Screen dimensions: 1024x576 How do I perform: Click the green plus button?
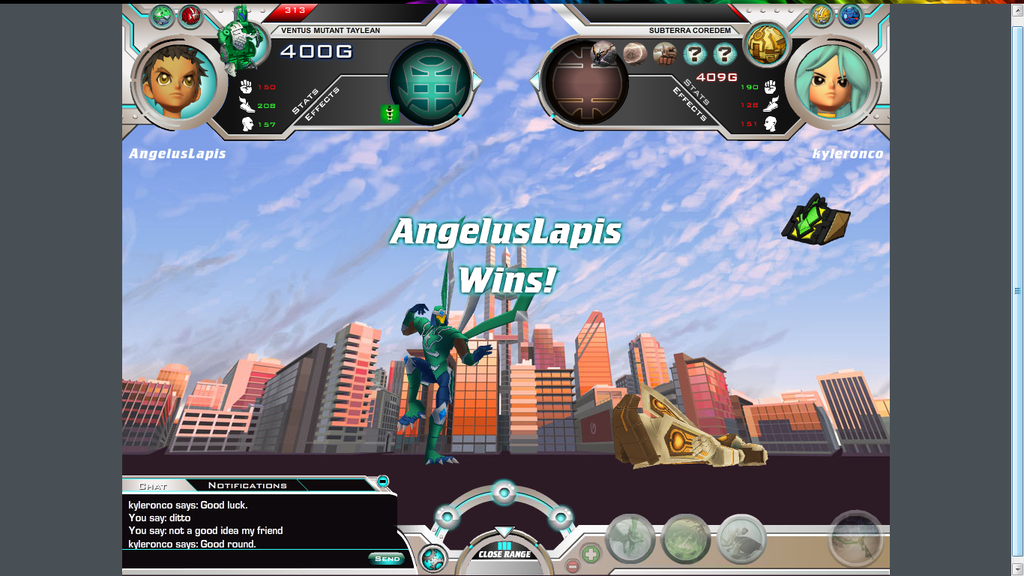click(x=591, y=551)
